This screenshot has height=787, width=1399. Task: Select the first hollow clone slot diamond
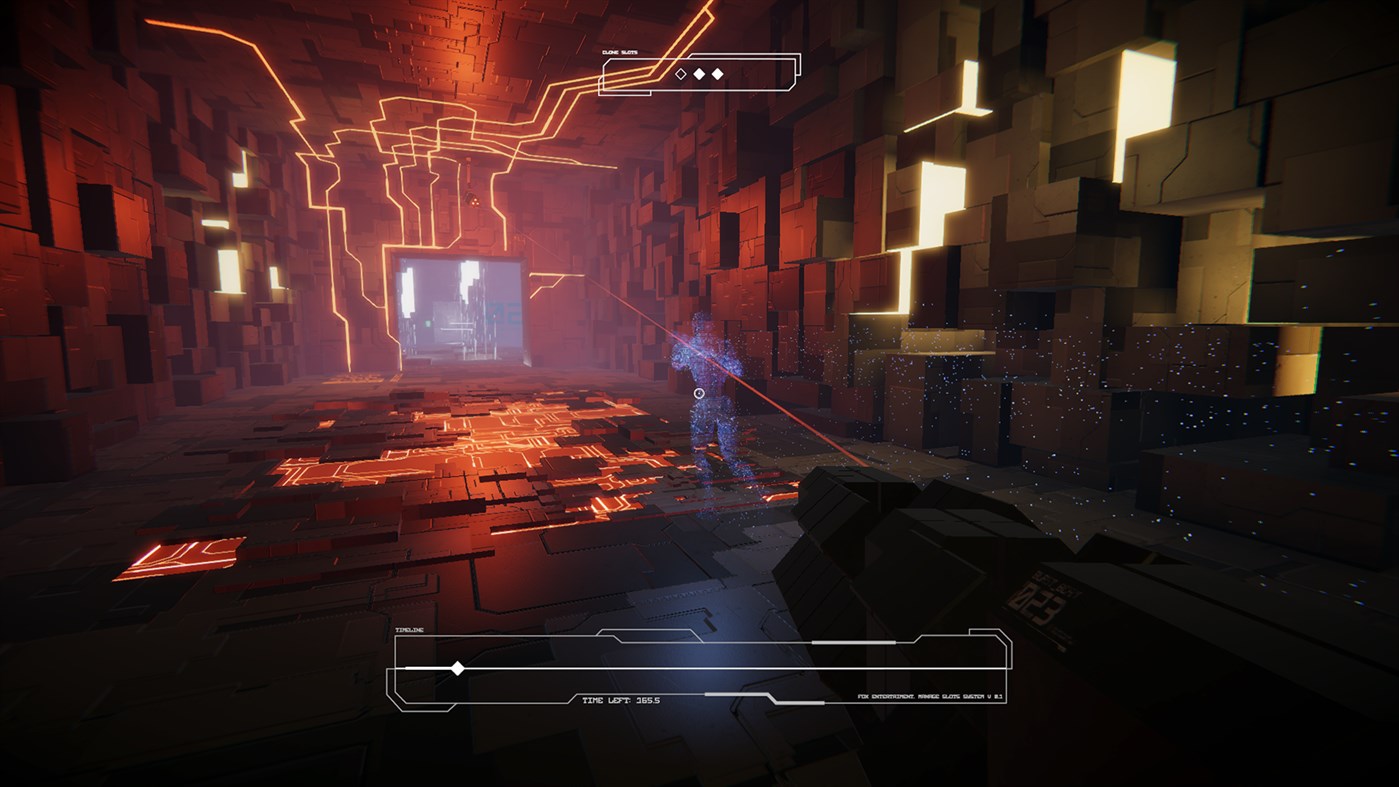click(x=680, y=73)
